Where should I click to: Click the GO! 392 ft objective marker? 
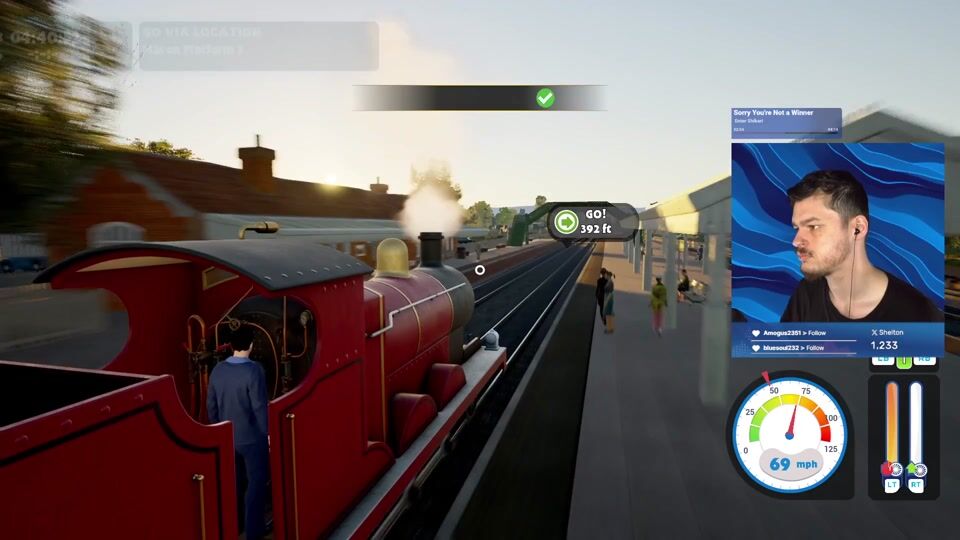point(592,221)
